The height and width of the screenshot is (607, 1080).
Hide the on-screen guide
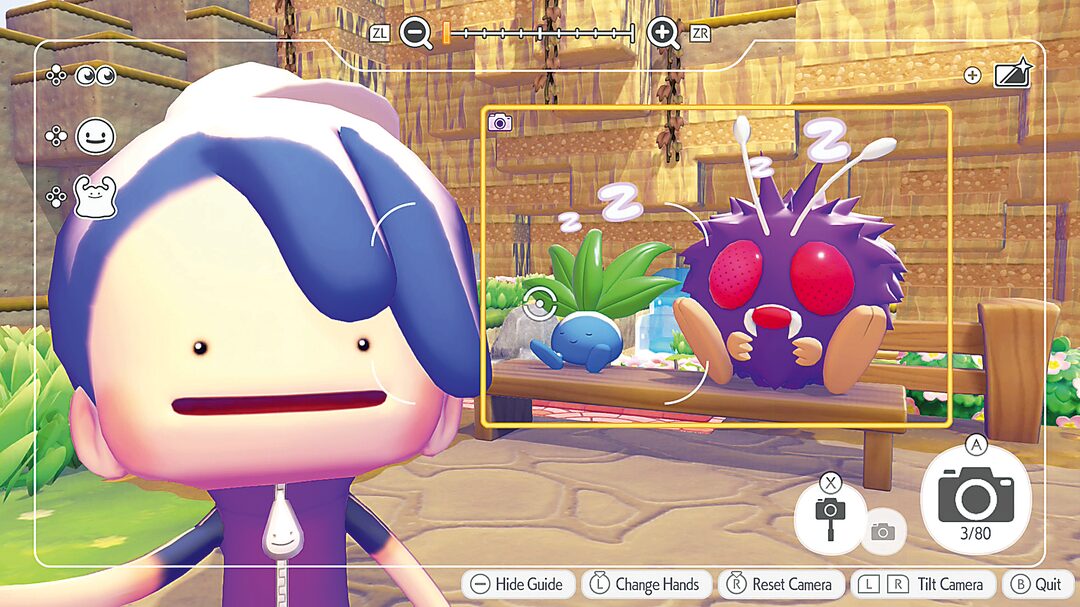click(x=518, y=585)
